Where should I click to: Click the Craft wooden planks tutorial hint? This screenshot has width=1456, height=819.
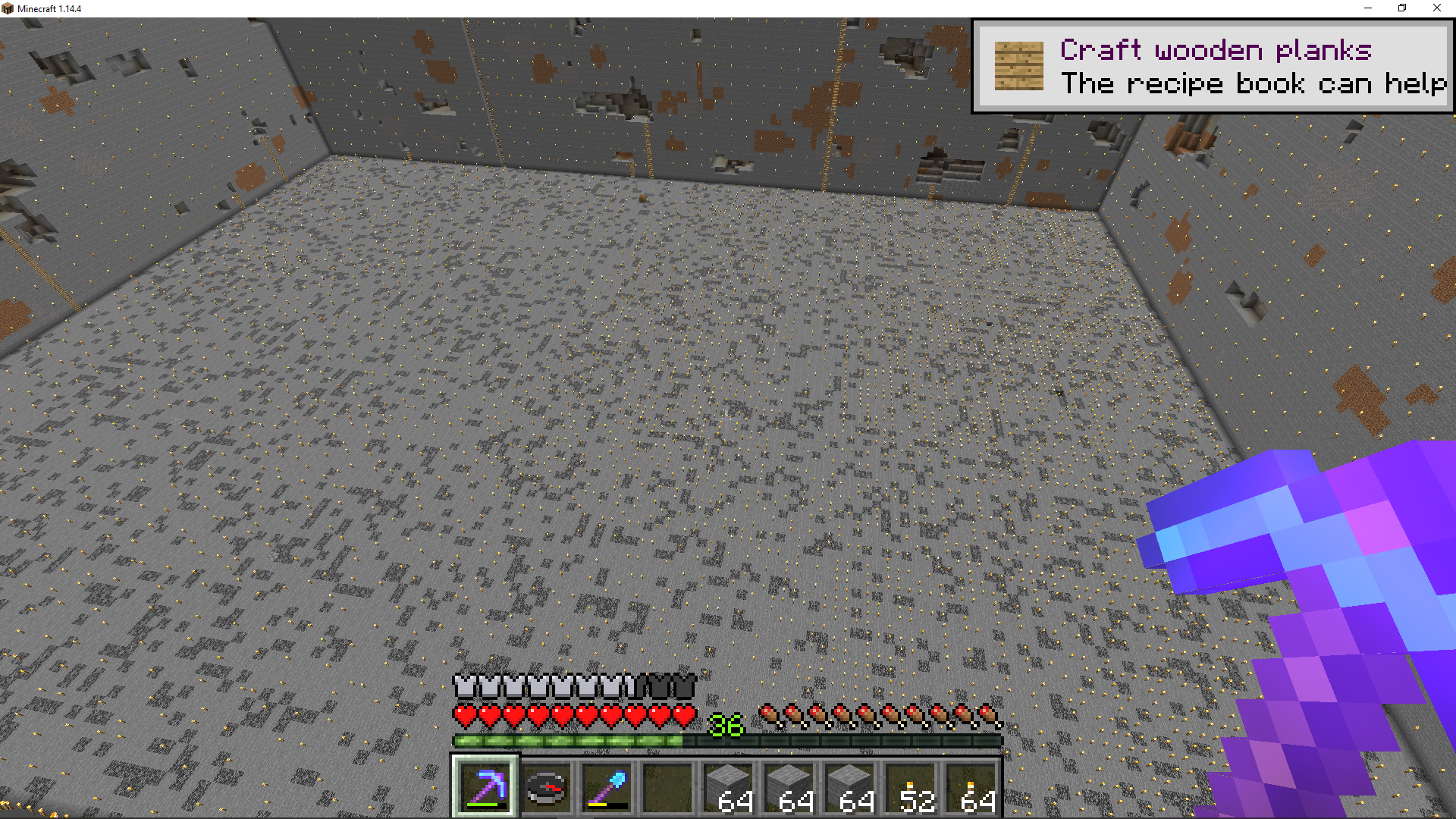point(1212,67)
